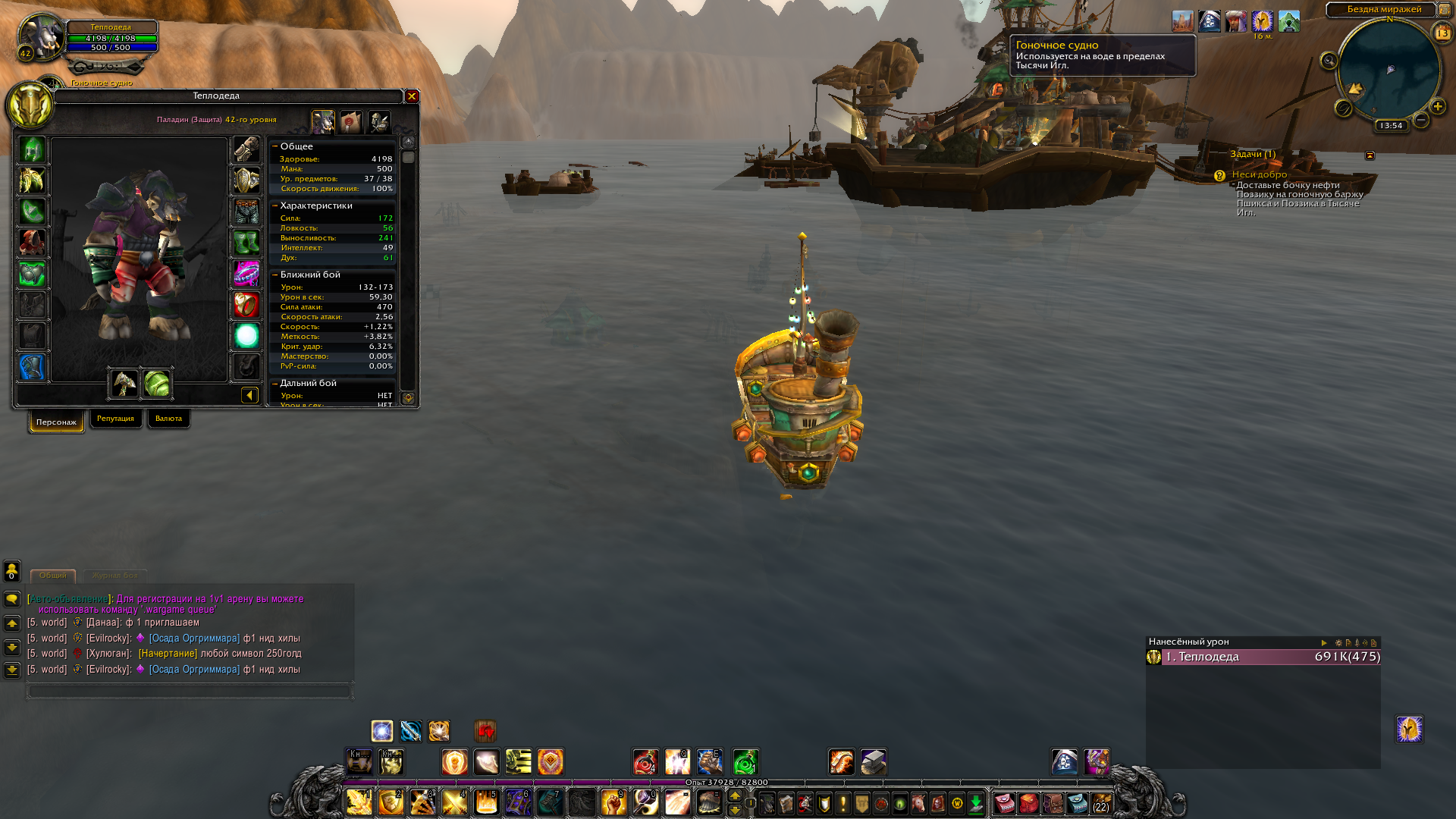Open the backpack with 22 free slots

pyautogui.click(x=1101, y=803)
